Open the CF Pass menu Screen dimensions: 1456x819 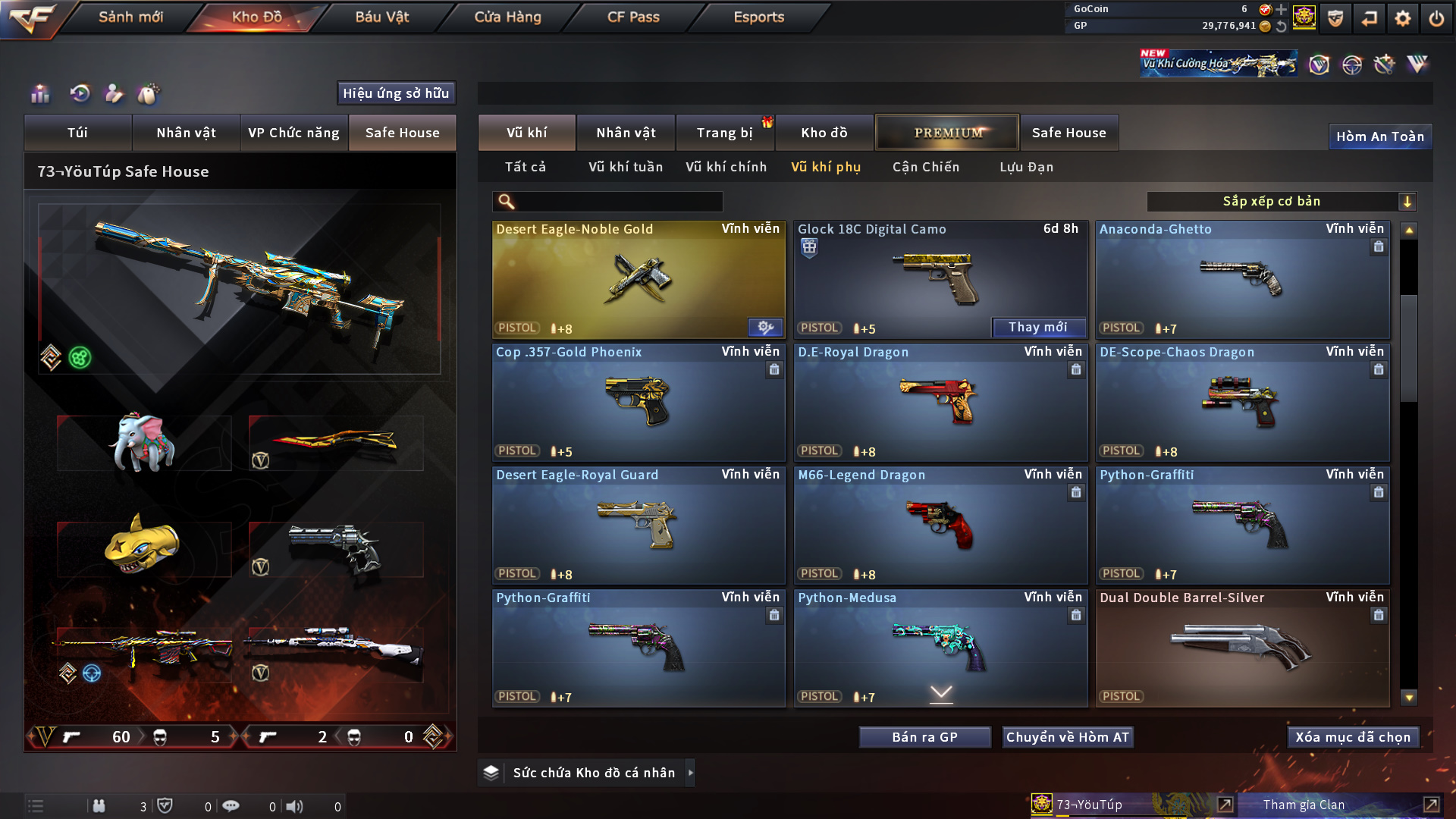click(x=633, y=17)
